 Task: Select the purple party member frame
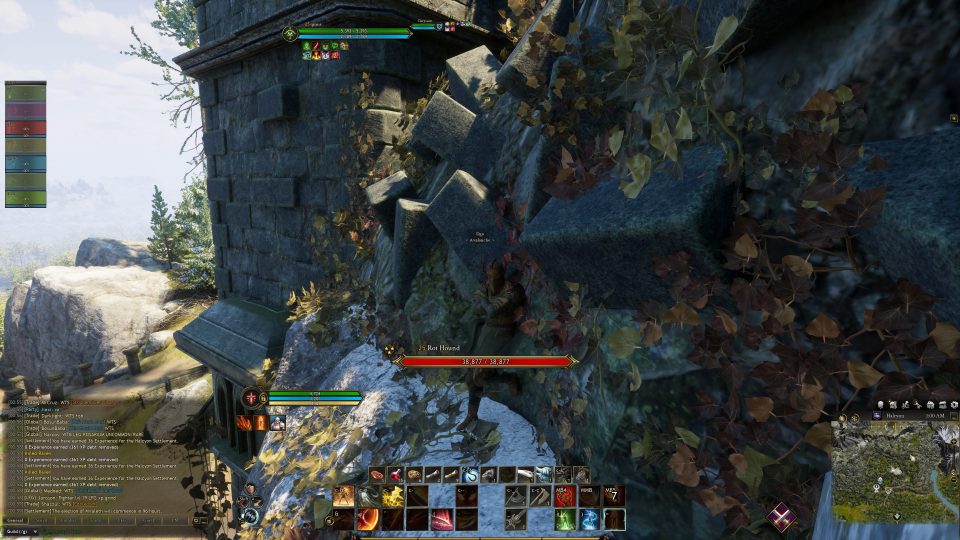point(25,110)
